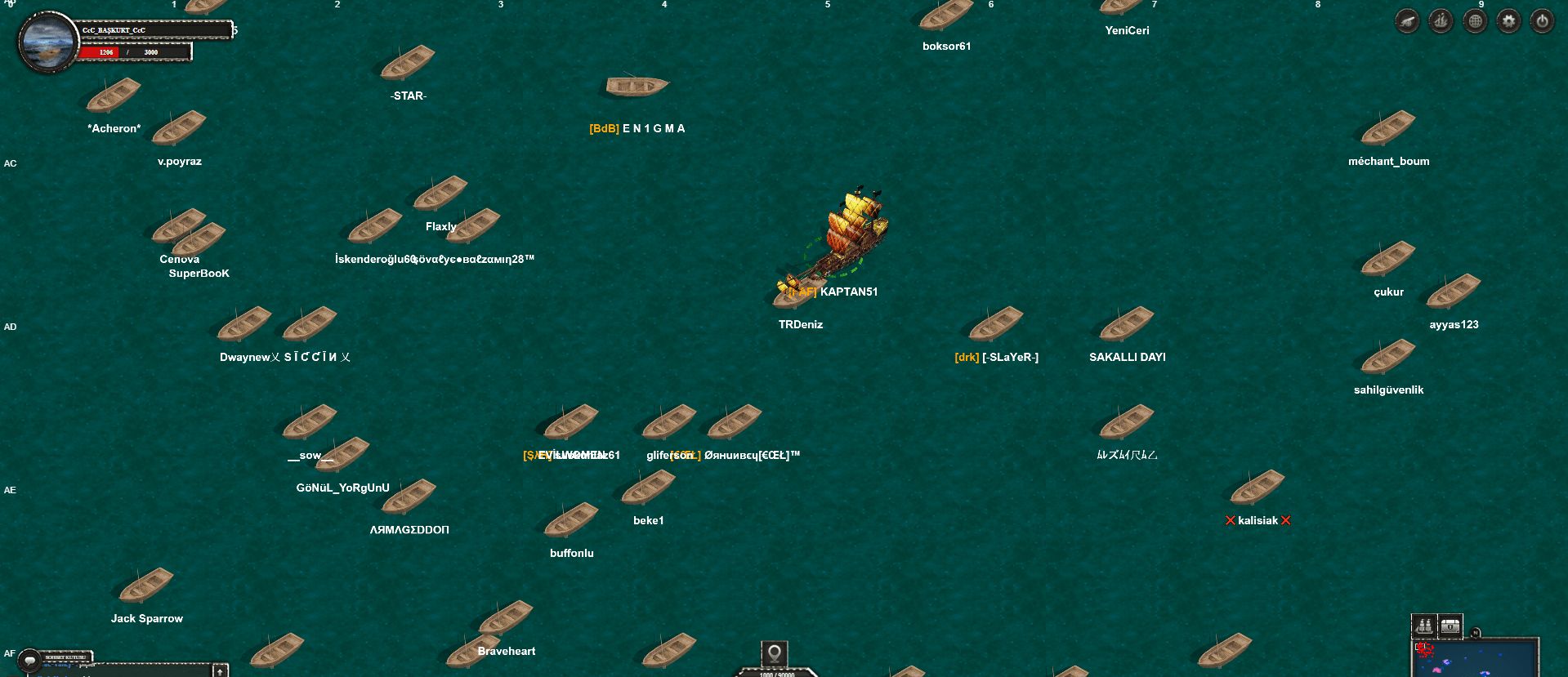Open the cannon weapons menu top-right

click(1406, 20)
